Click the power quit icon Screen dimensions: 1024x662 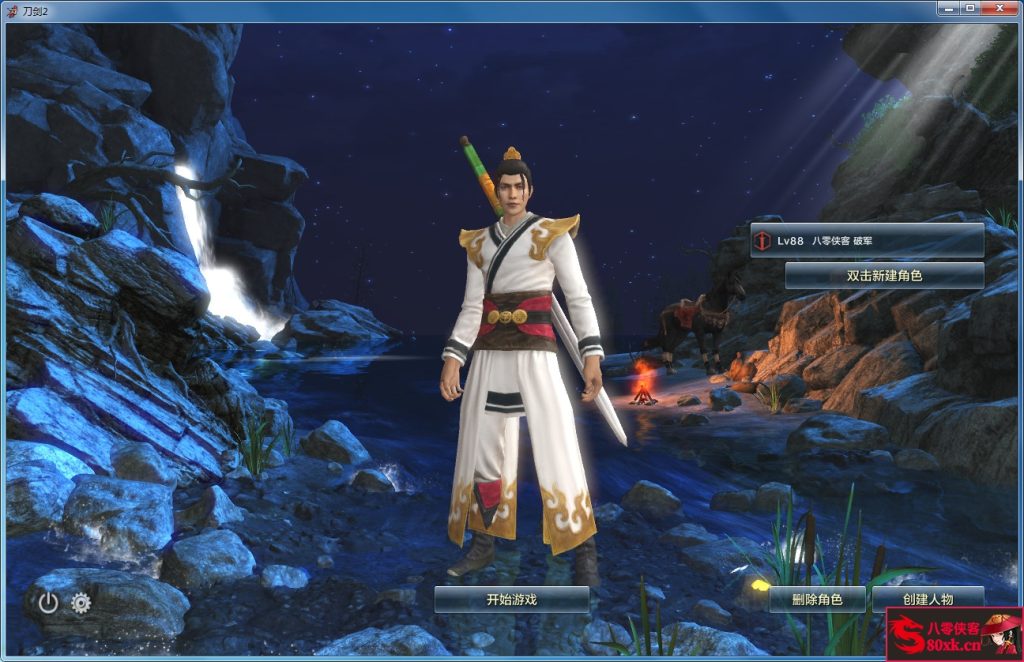pyautogui.click(x=48, y=602)
